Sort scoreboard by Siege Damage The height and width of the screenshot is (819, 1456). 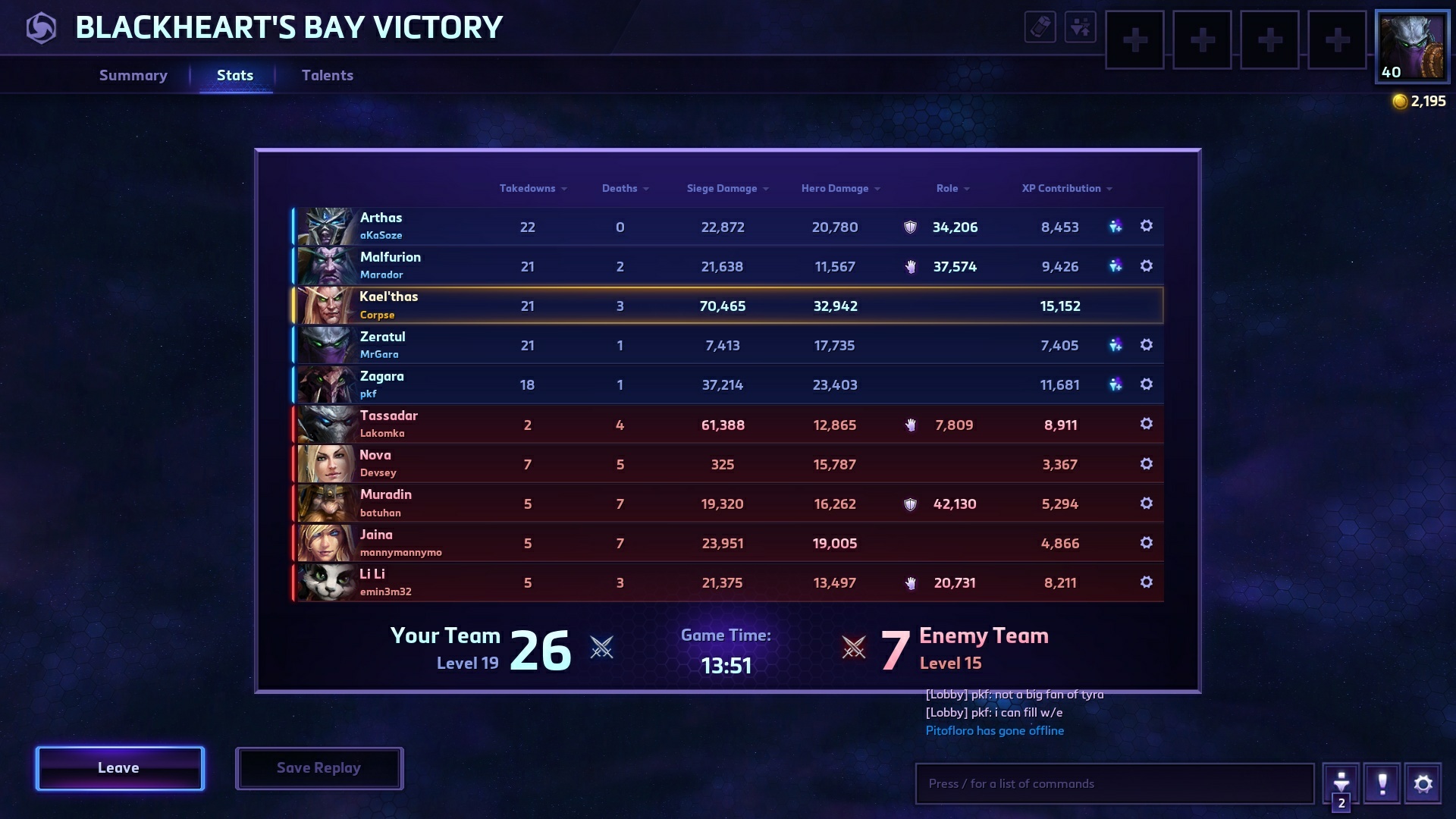point(722,188)
